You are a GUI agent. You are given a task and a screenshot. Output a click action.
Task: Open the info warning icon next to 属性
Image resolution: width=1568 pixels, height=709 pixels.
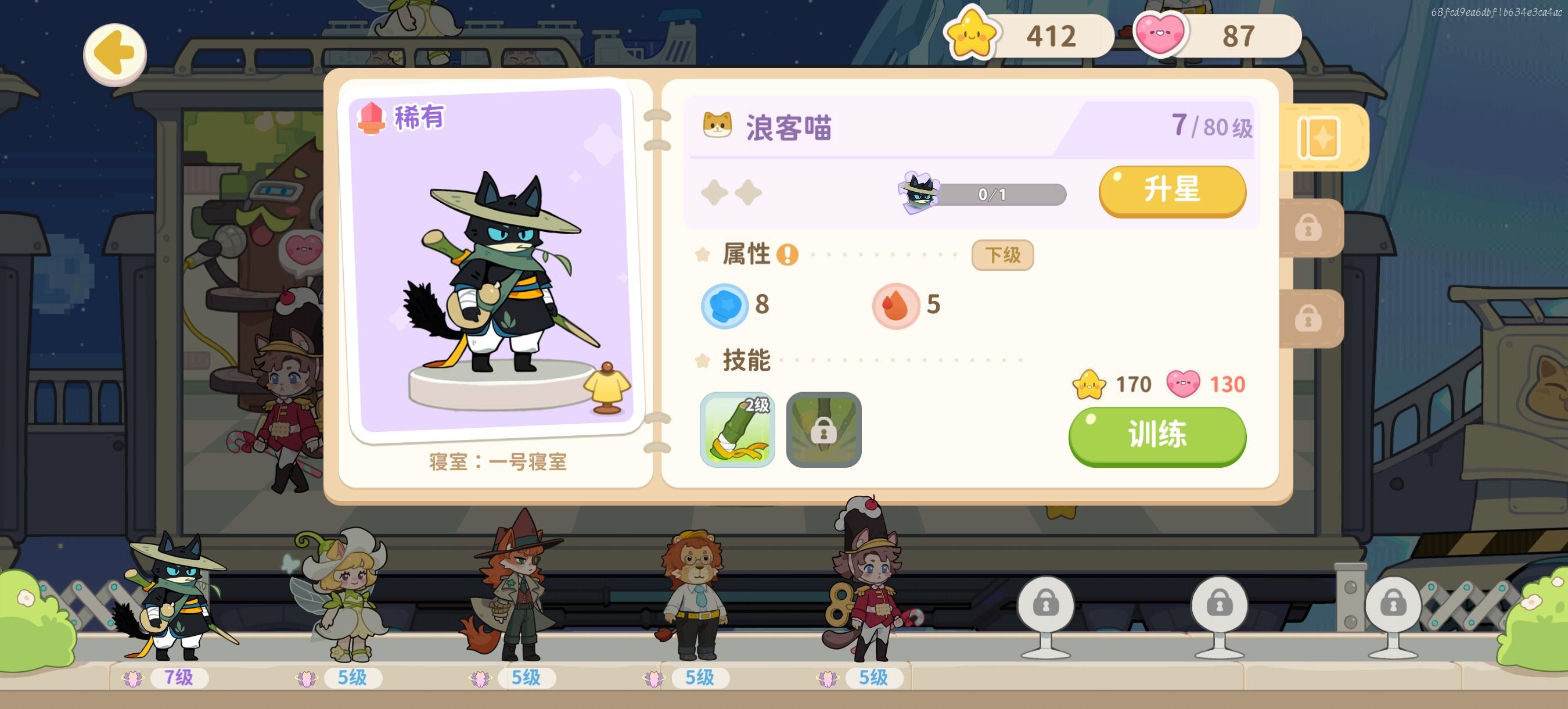click(x=787, y=256)
